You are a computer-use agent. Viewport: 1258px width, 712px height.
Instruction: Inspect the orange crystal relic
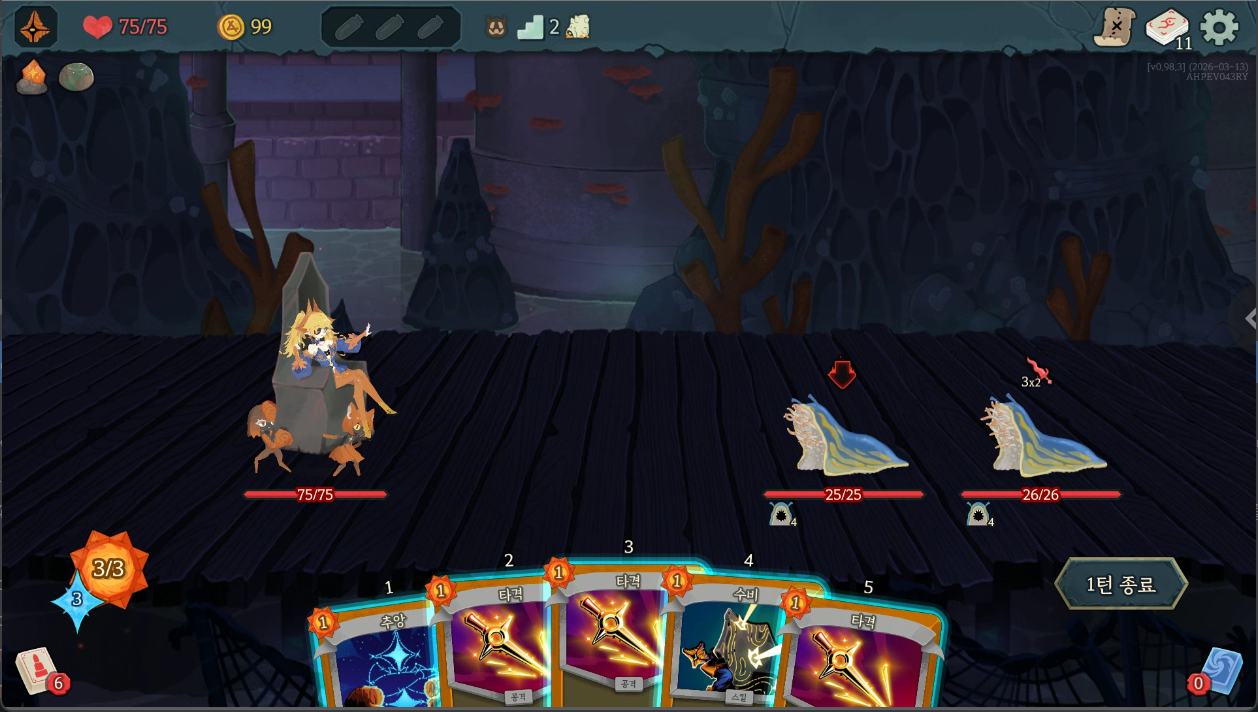(x=32, y=77)
